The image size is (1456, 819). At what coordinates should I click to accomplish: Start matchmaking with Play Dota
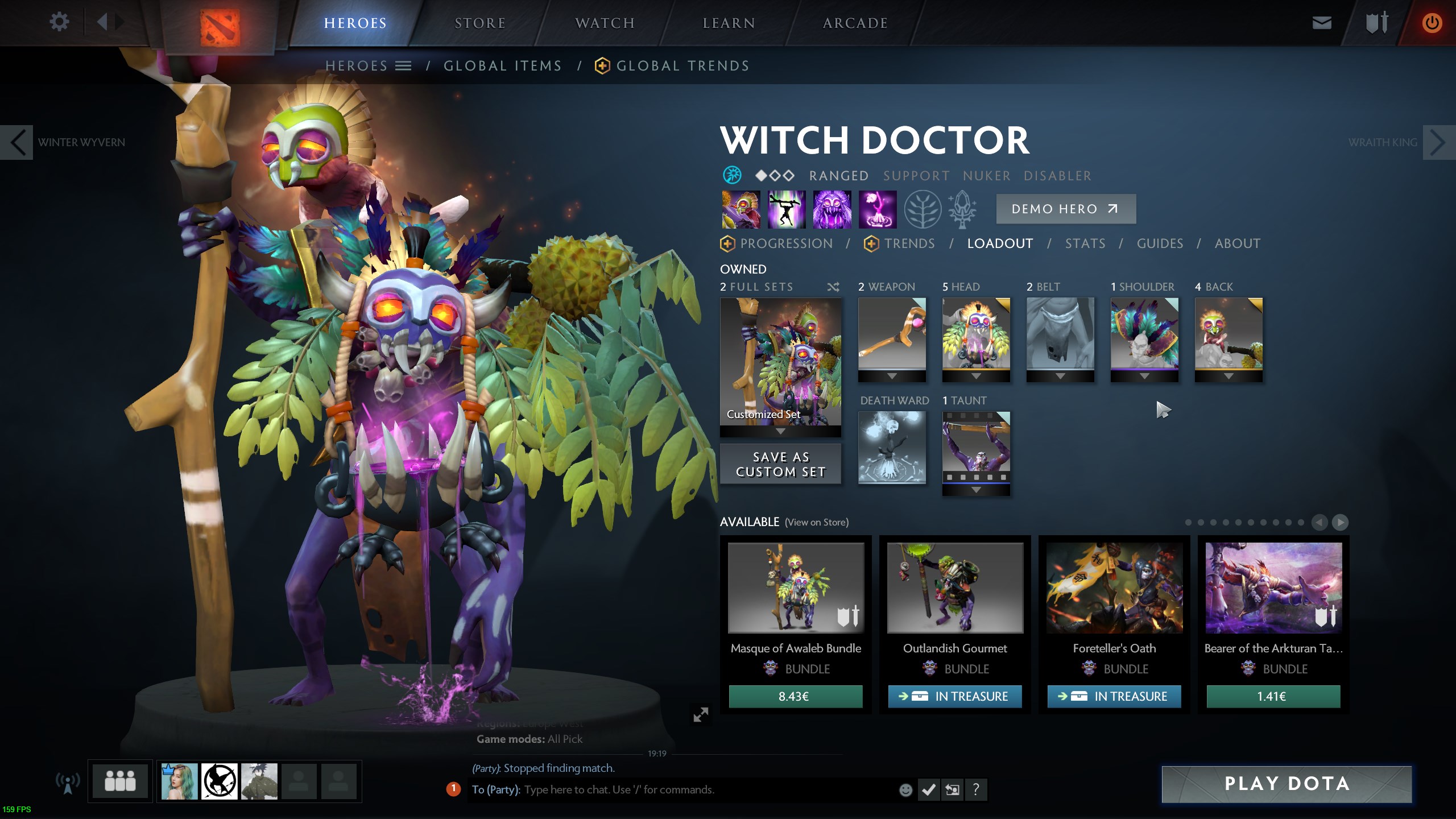point(1286,784)
